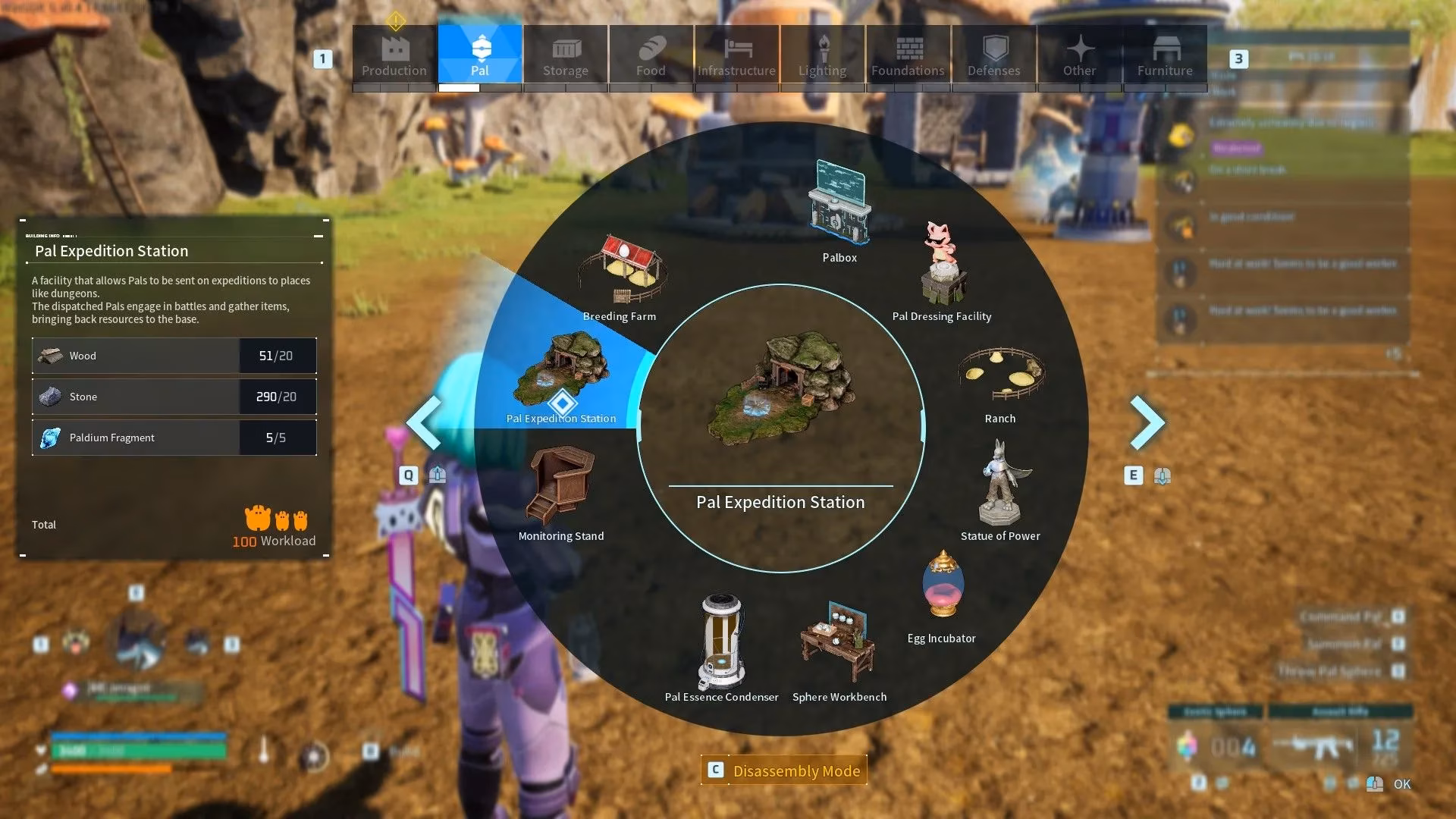The image size is (1456, 819).
Task: Pick the Pal Essence Condenser
Action: (721, 645)
